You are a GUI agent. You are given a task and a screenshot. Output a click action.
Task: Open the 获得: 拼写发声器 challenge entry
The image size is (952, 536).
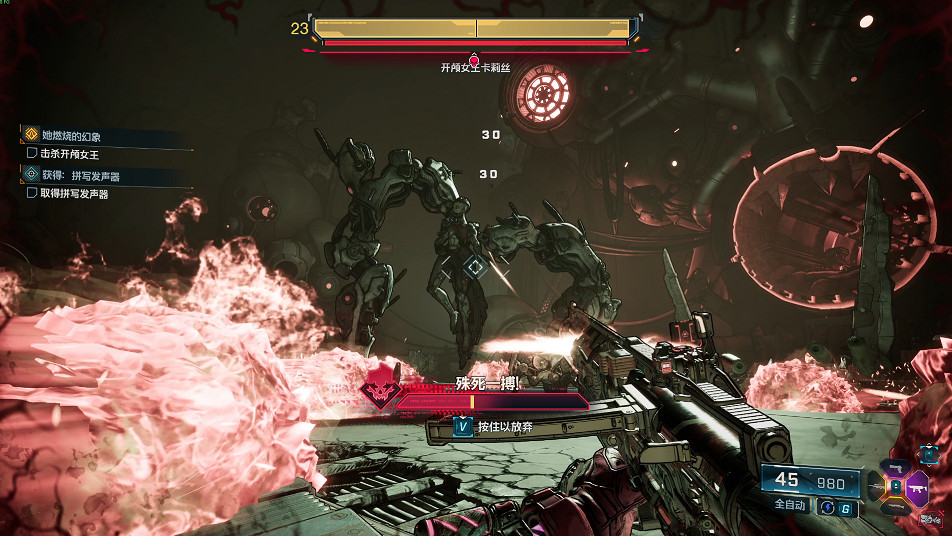(x=80, y=174)
